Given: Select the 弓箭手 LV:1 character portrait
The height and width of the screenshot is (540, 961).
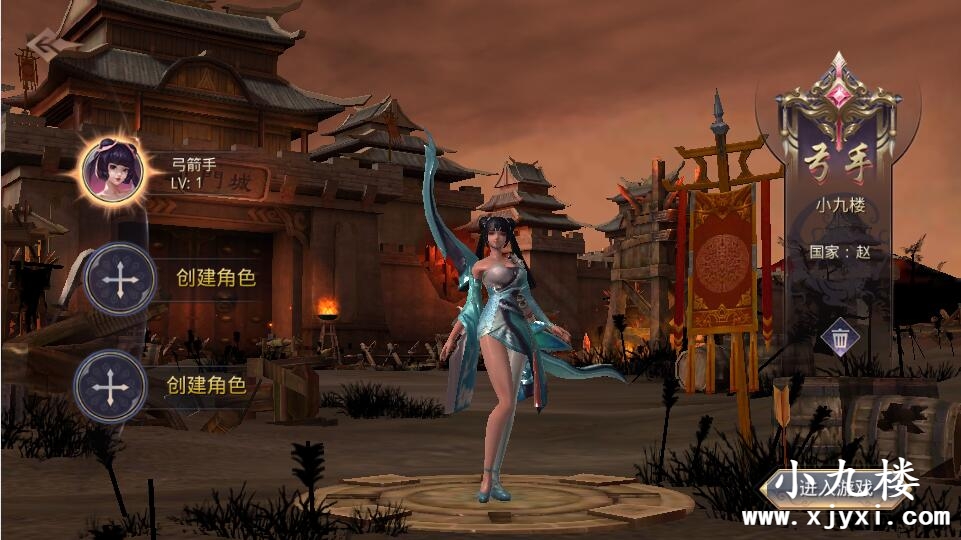Looking at the screenshot, I should 113,167.
